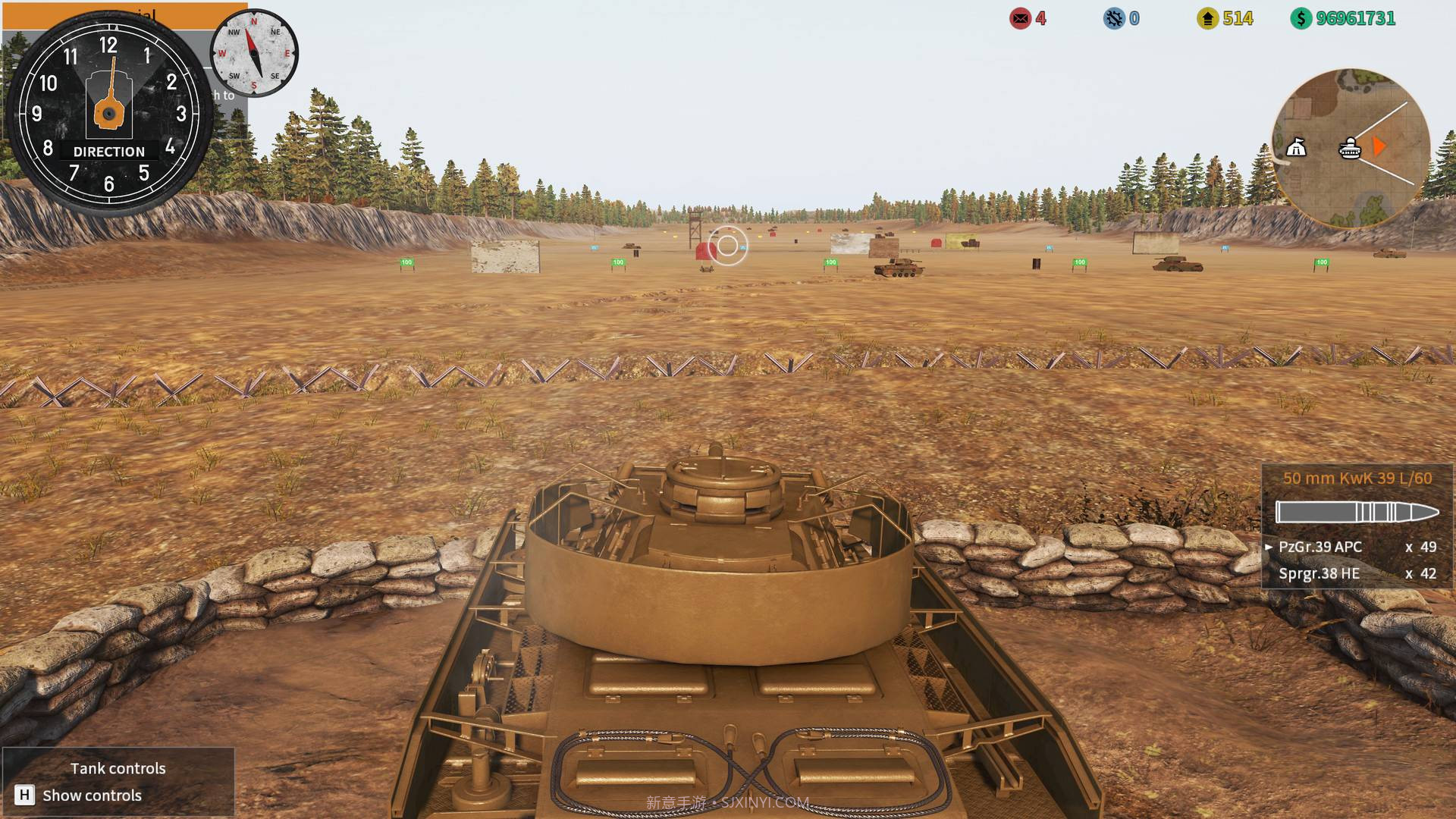Toggle controls overlay via Show controls
Viewport: 1456px width, 819px height.
click(91, 795)
